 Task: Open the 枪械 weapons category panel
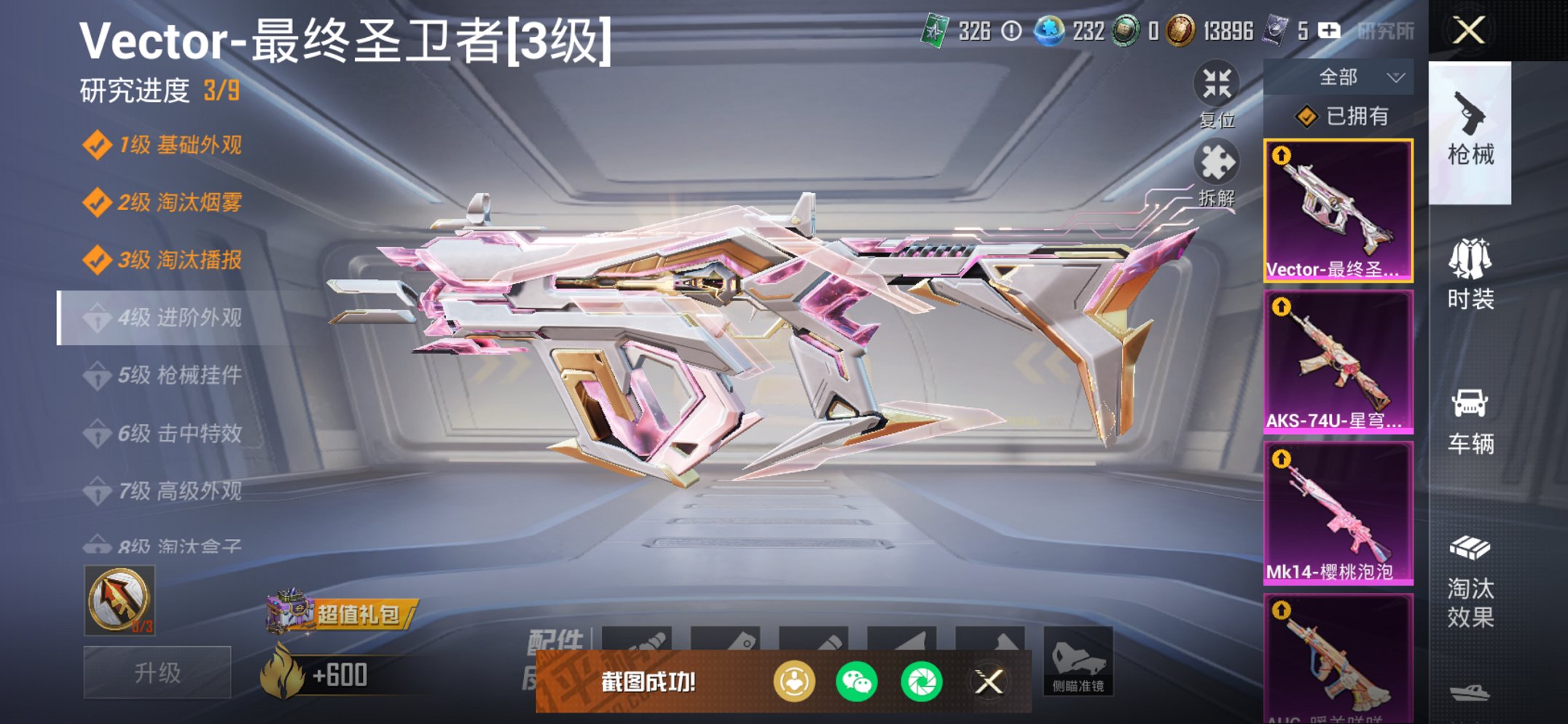(x=1473, y=131)
